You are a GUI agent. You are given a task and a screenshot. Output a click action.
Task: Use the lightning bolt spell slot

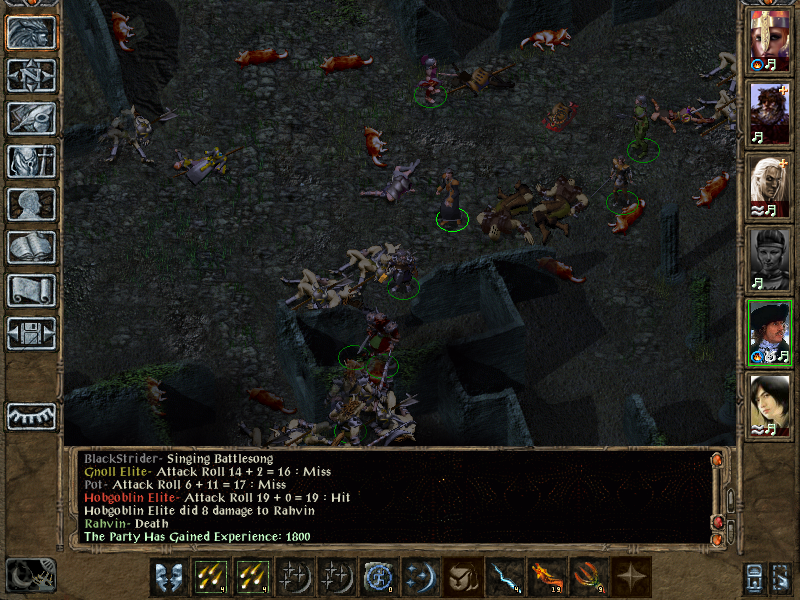(x=505, y=577)
